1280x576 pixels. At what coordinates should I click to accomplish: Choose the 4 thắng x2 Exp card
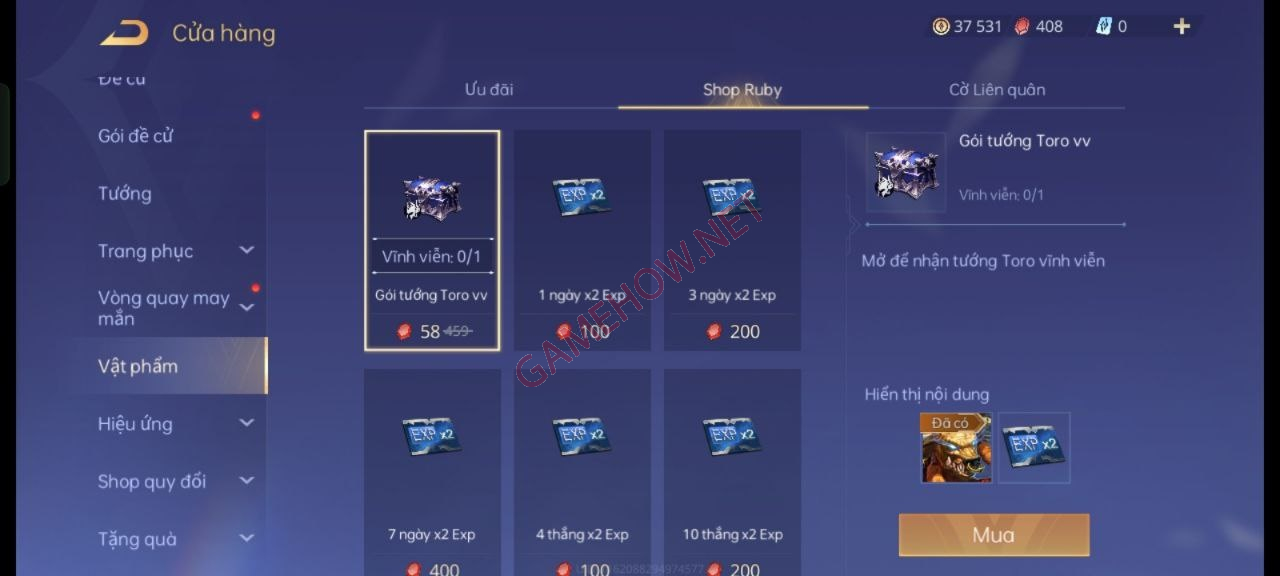tap(582, 470)
